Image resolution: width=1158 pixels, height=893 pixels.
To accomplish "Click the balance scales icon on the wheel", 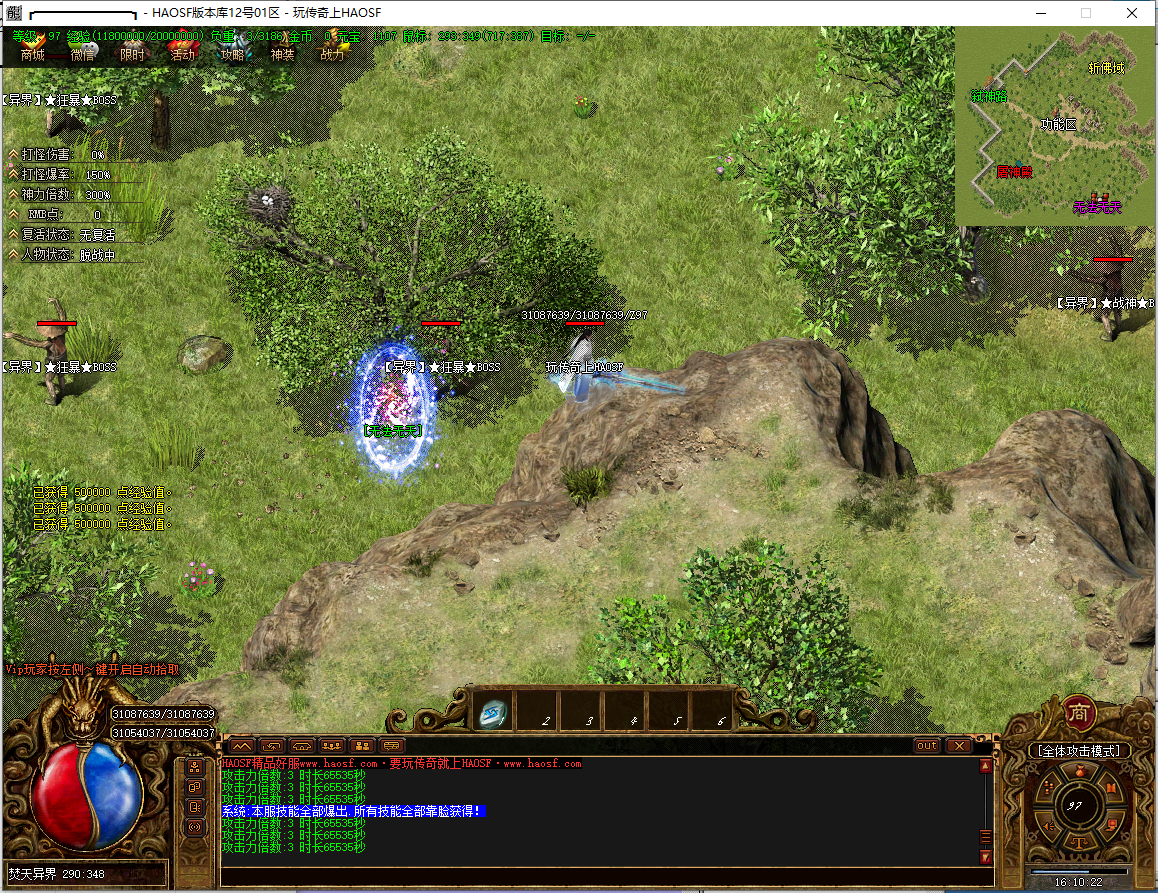I will (x=1078, y=840).
